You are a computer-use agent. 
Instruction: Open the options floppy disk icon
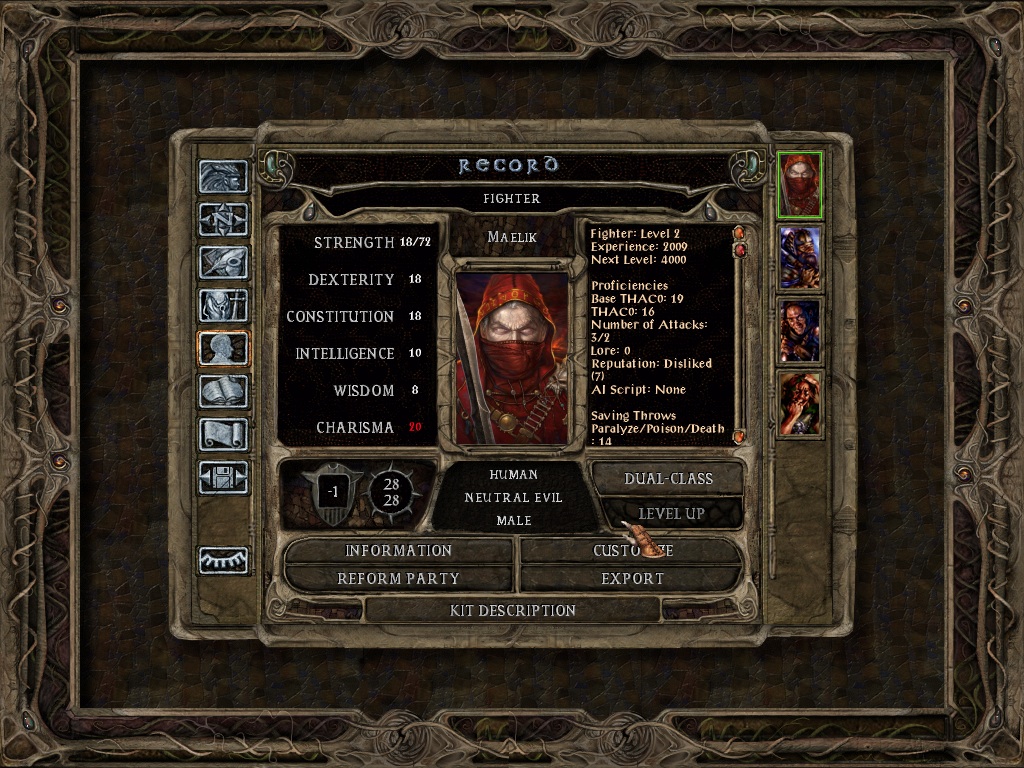point(223,477)
